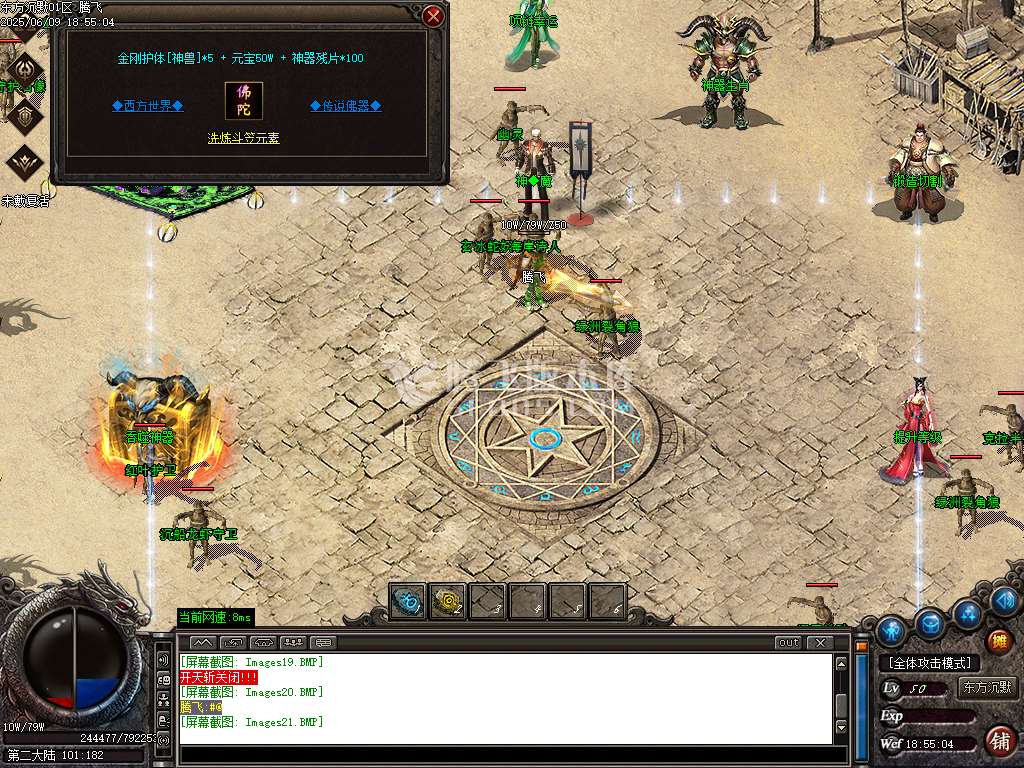Use the golden spiral item in hotbar slot 2
Viewport: 1024px width, 768px height.
coord(447,601)
